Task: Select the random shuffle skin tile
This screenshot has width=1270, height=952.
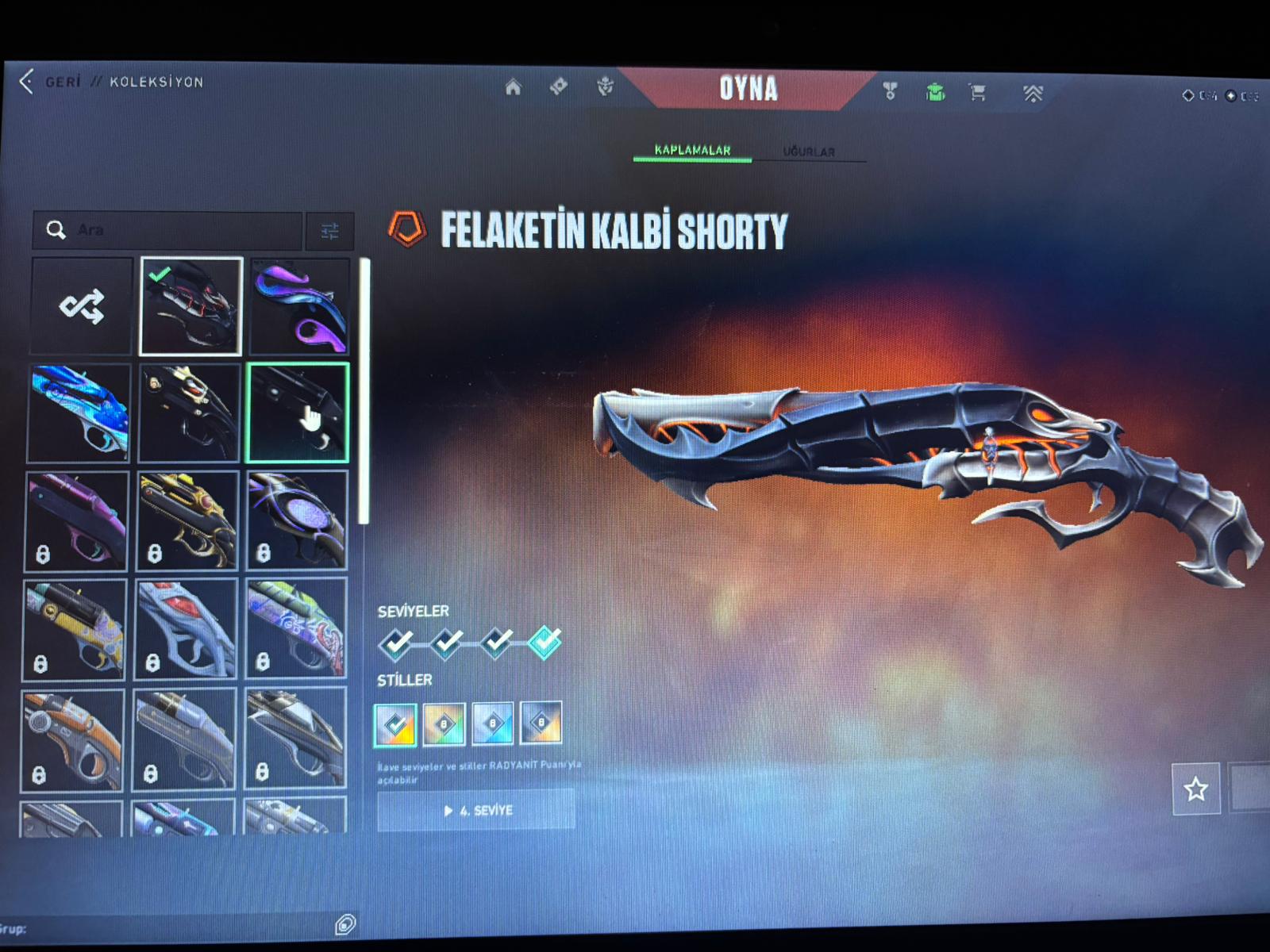Action: click(x=82, y=306)
